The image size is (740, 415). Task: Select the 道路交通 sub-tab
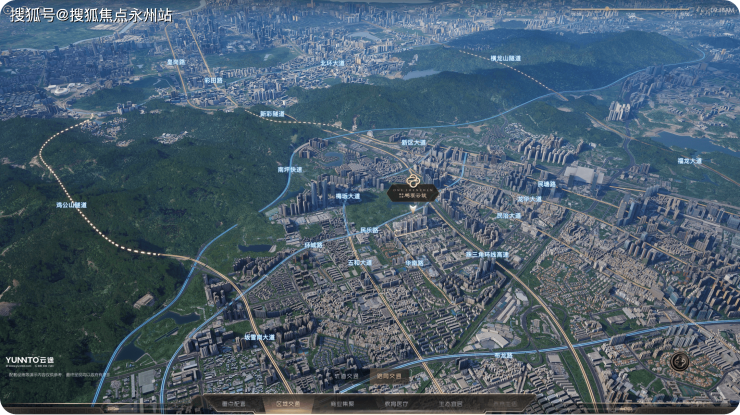(x=389, y=376)
